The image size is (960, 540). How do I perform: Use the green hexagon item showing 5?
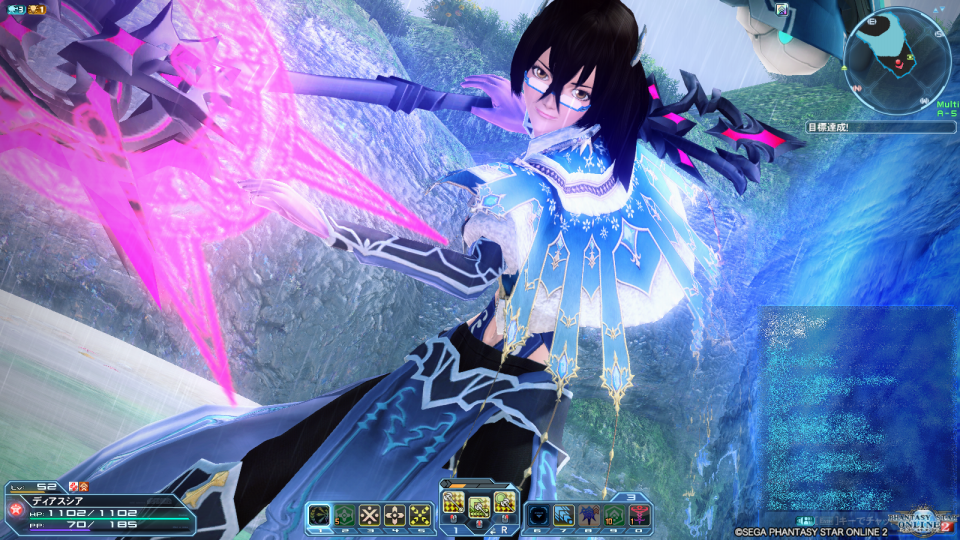(345, 513)
